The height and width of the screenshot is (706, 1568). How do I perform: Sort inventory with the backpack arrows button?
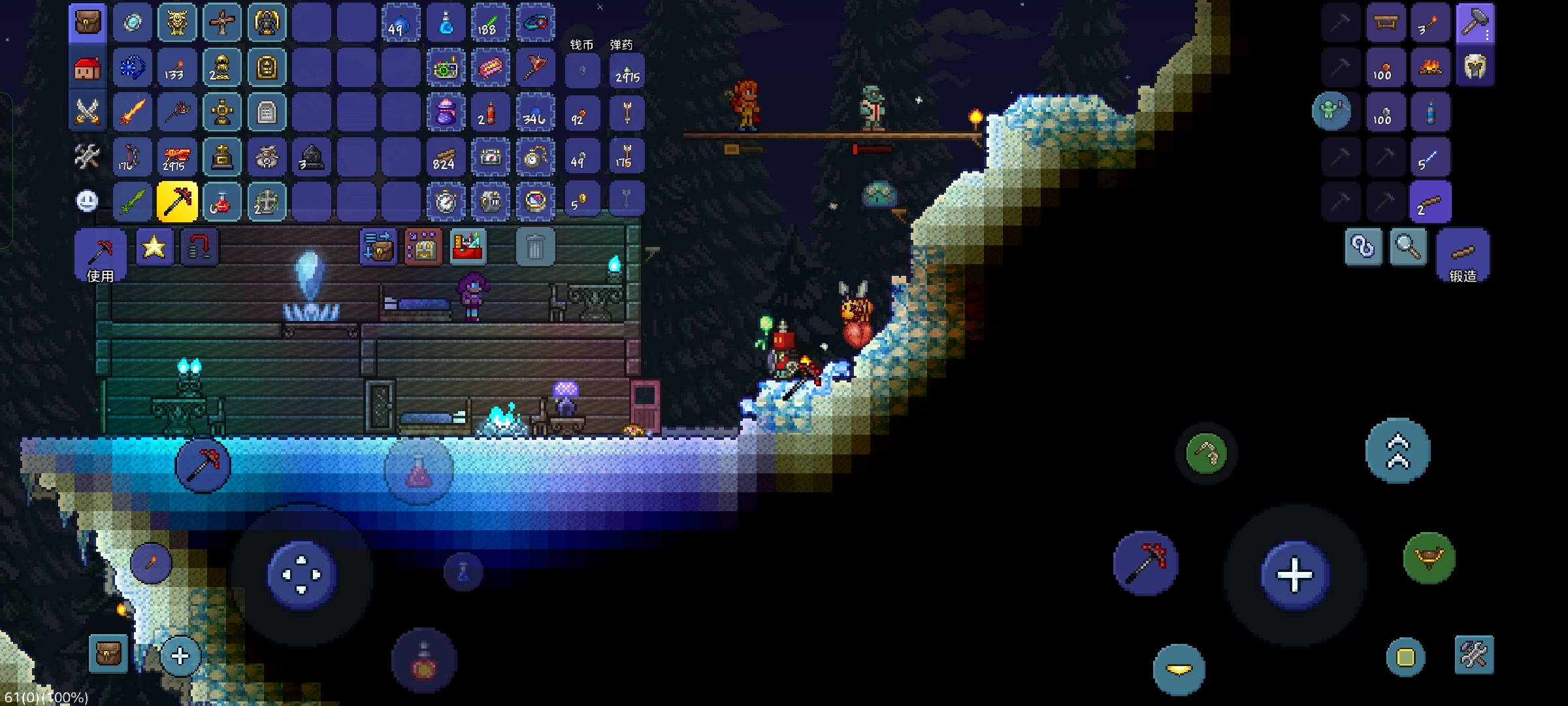coord(378,247)
